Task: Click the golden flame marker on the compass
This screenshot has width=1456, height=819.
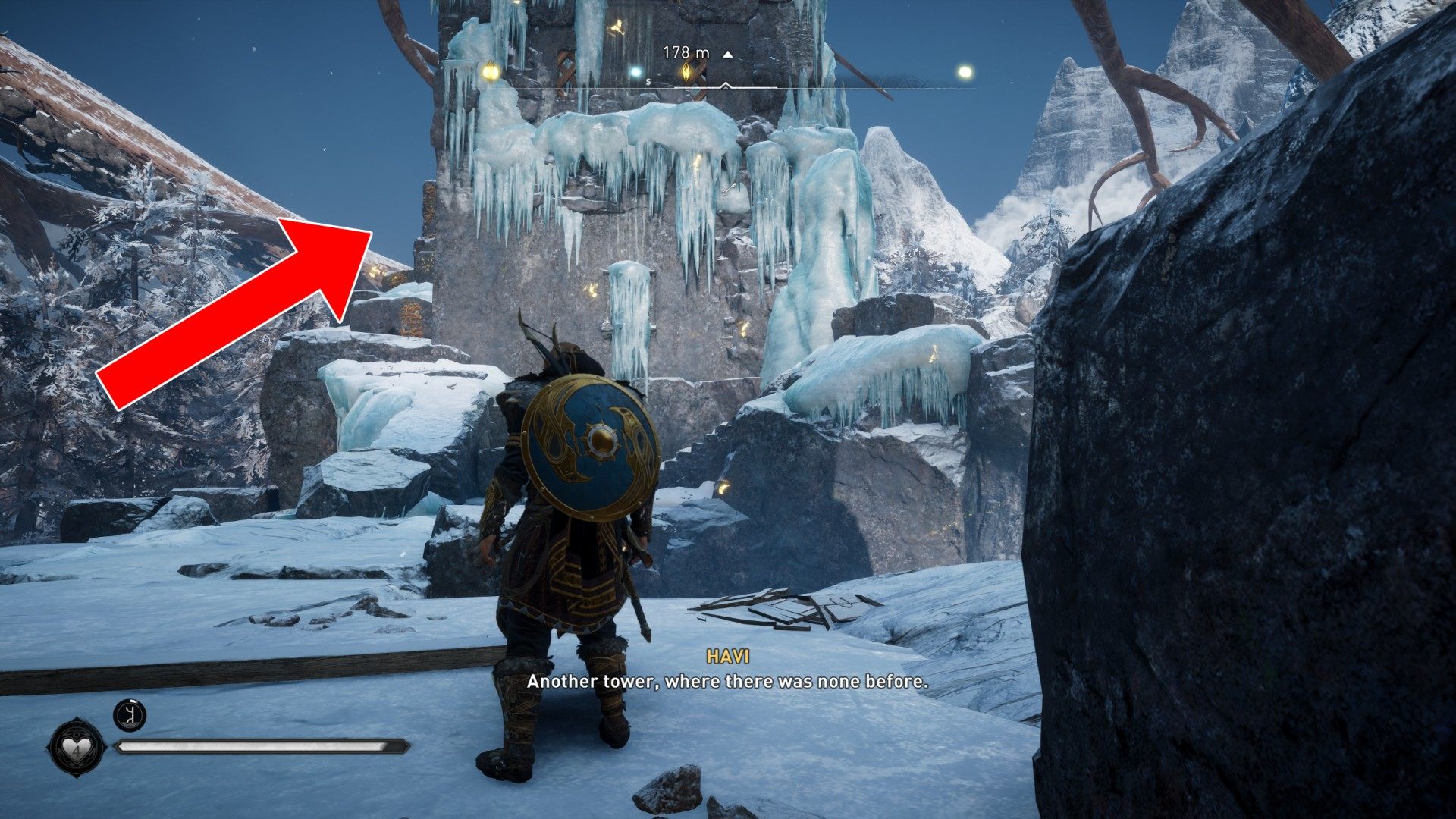Action: (688, 72)
